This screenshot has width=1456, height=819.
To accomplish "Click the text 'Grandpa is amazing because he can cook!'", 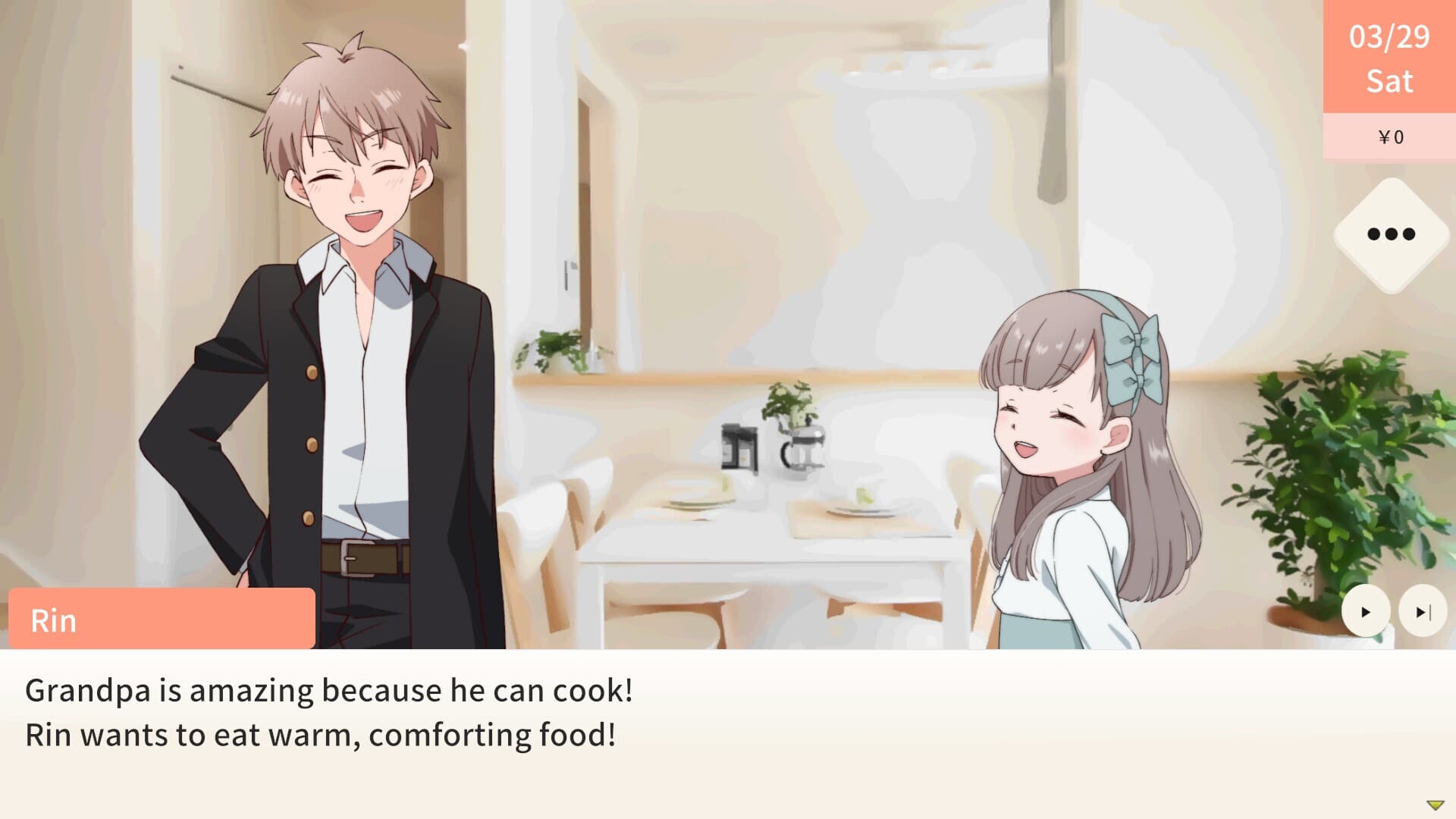I will (x=329, y=692).
